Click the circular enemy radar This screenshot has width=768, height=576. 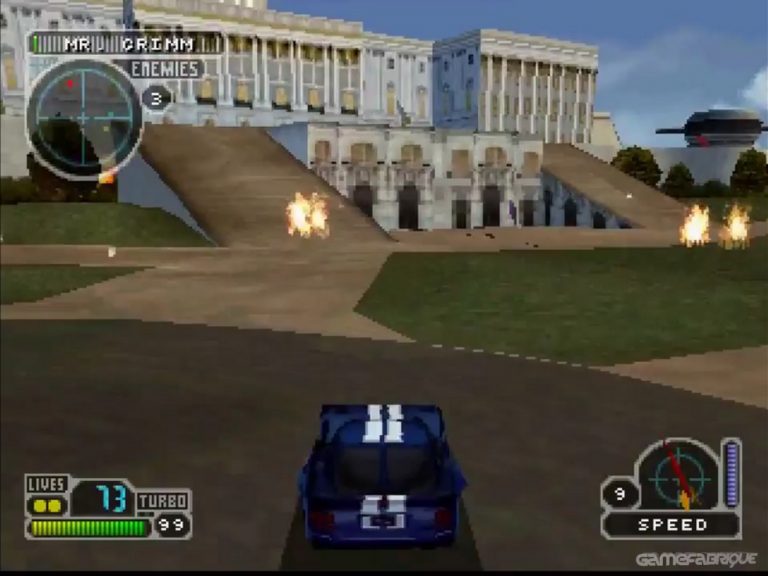pyautogui.click(x=84, y=119)
